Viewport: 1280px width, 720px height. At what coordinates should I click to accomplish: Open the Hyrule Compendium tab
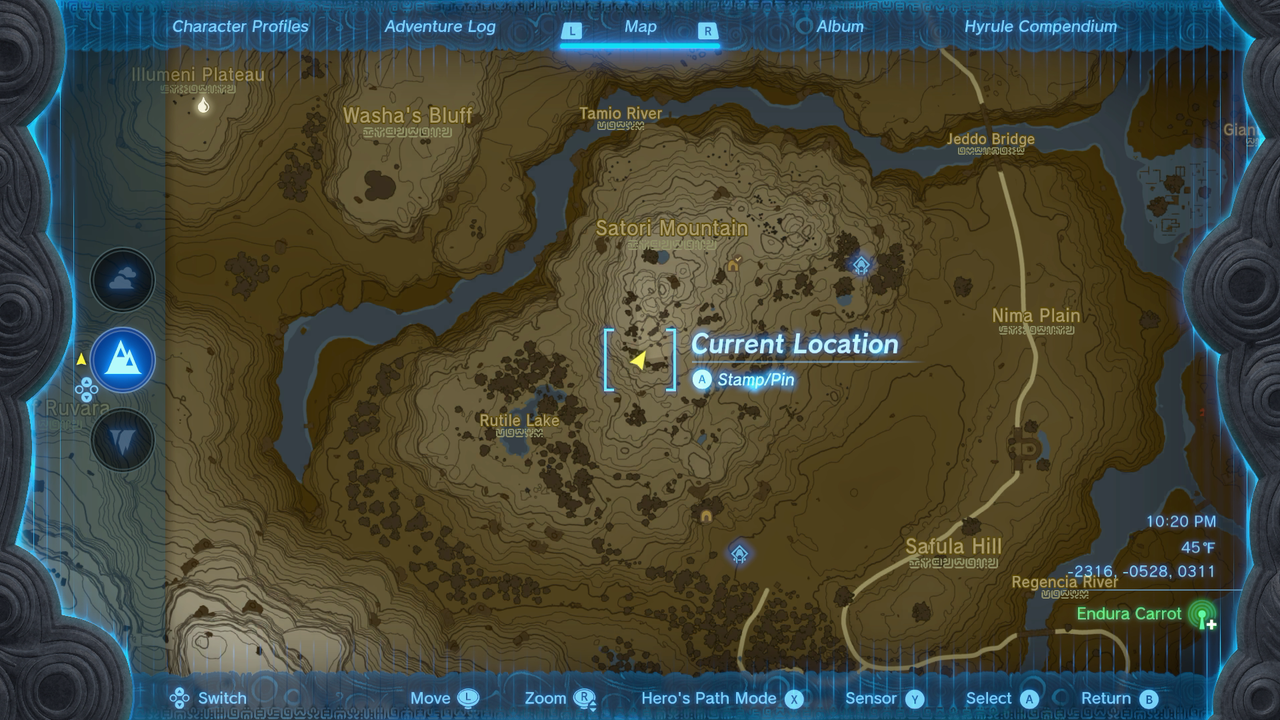click(x=1040, y=26)
